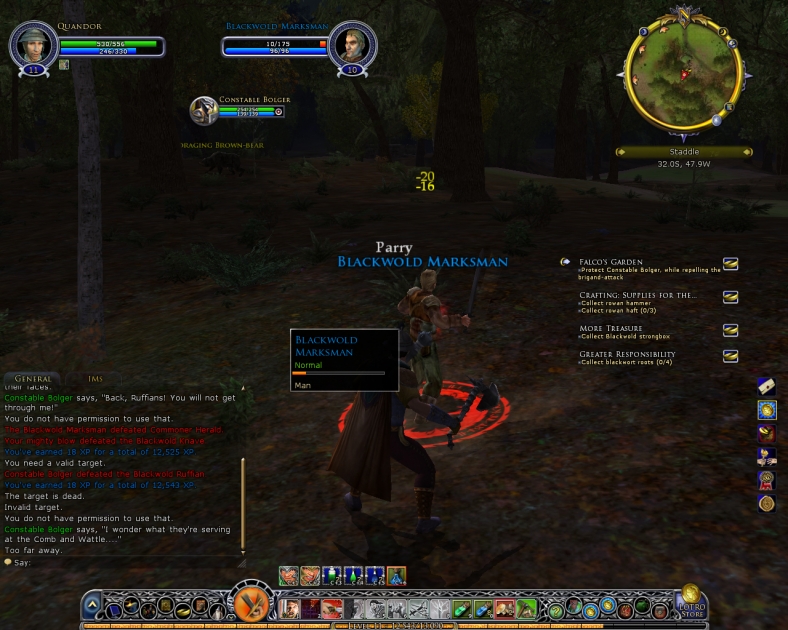Click the Quandor player portrait

(x=30, y=43)
